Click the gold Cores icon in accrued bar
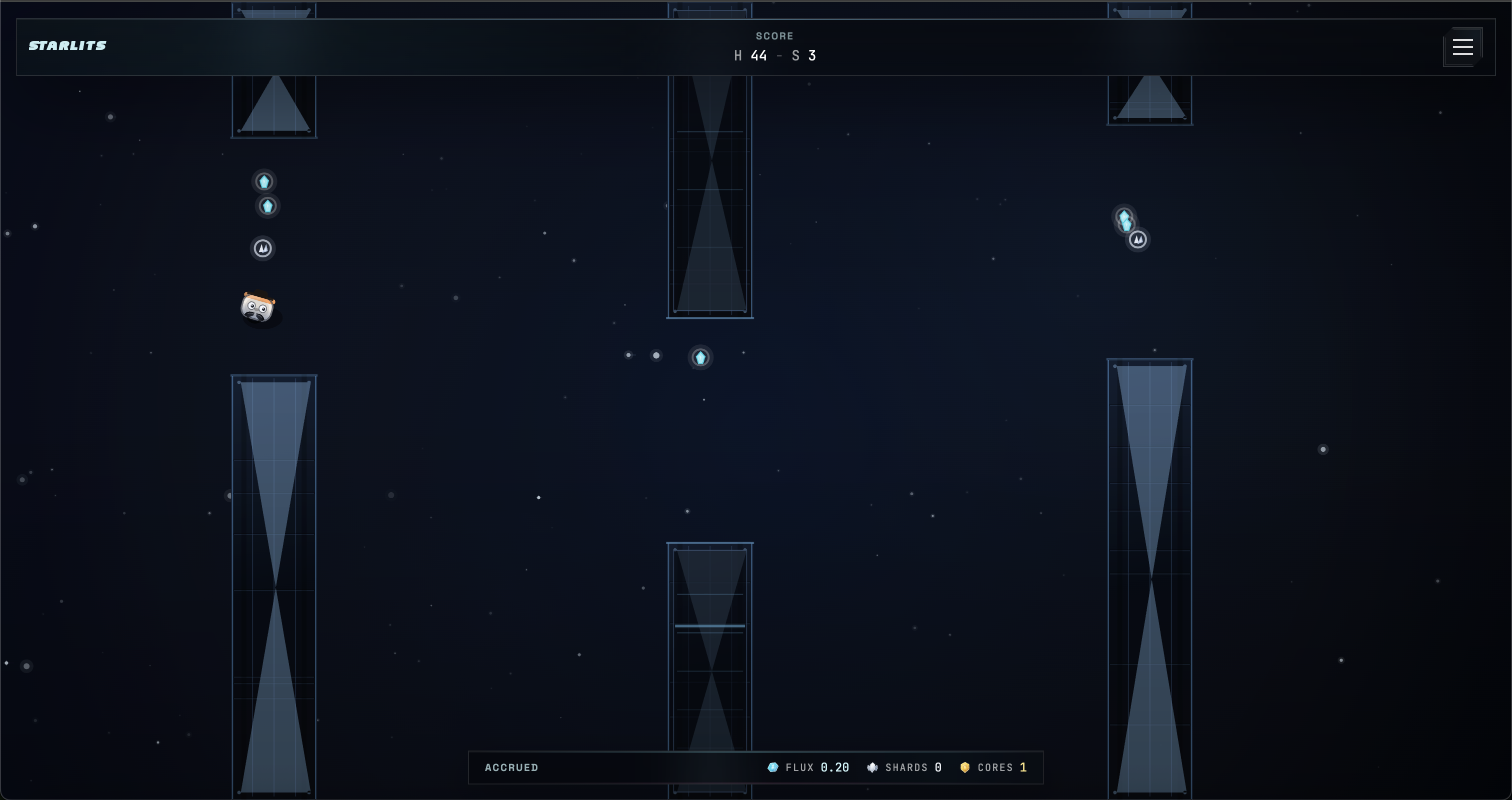 click(x=965, y=767)
